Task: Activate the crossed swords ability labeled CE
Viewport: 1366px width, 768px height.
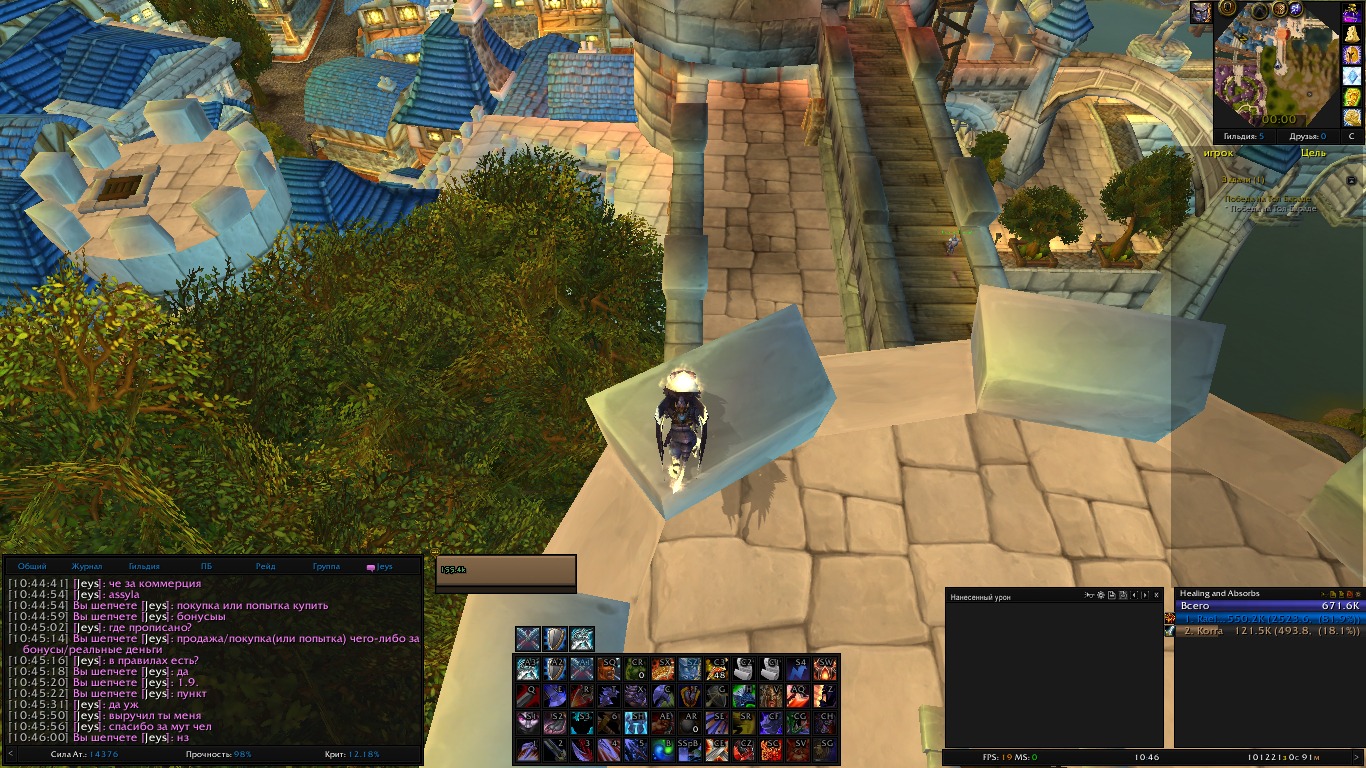Action: 717,749
